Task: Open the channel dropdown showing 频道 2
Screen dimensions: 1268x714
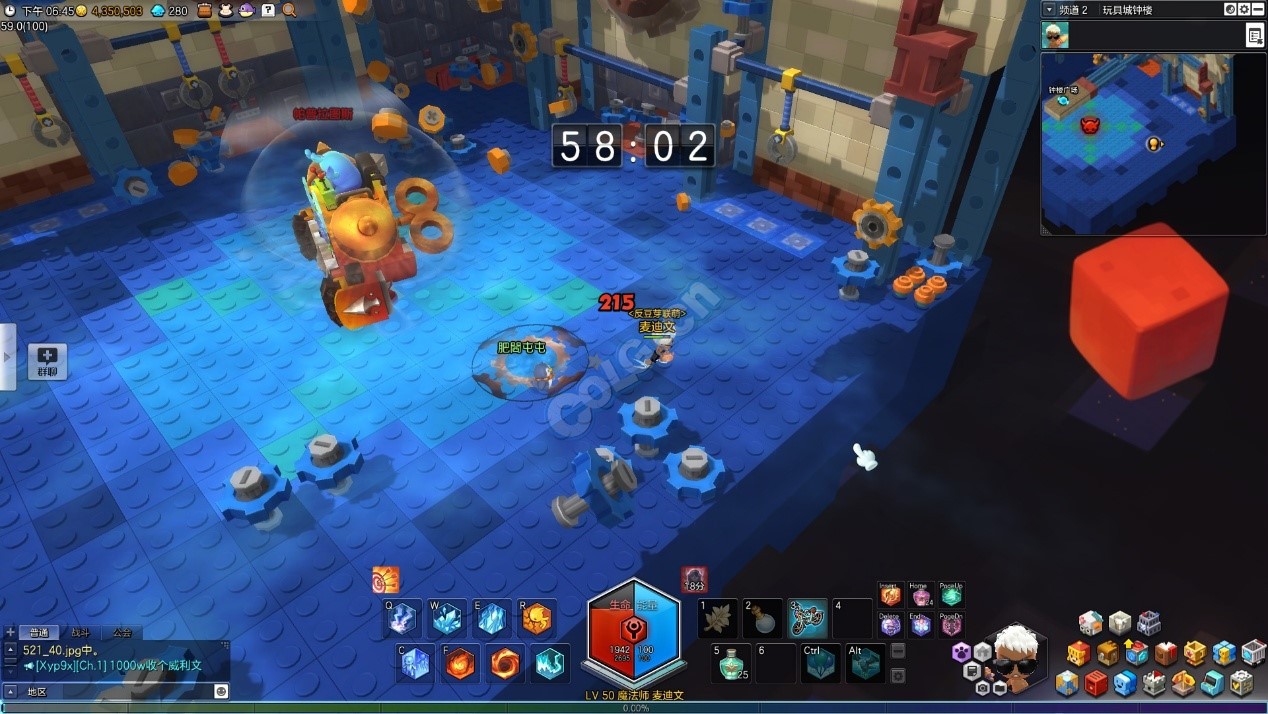Action: pyautogui.click(x=1049, y=9)
